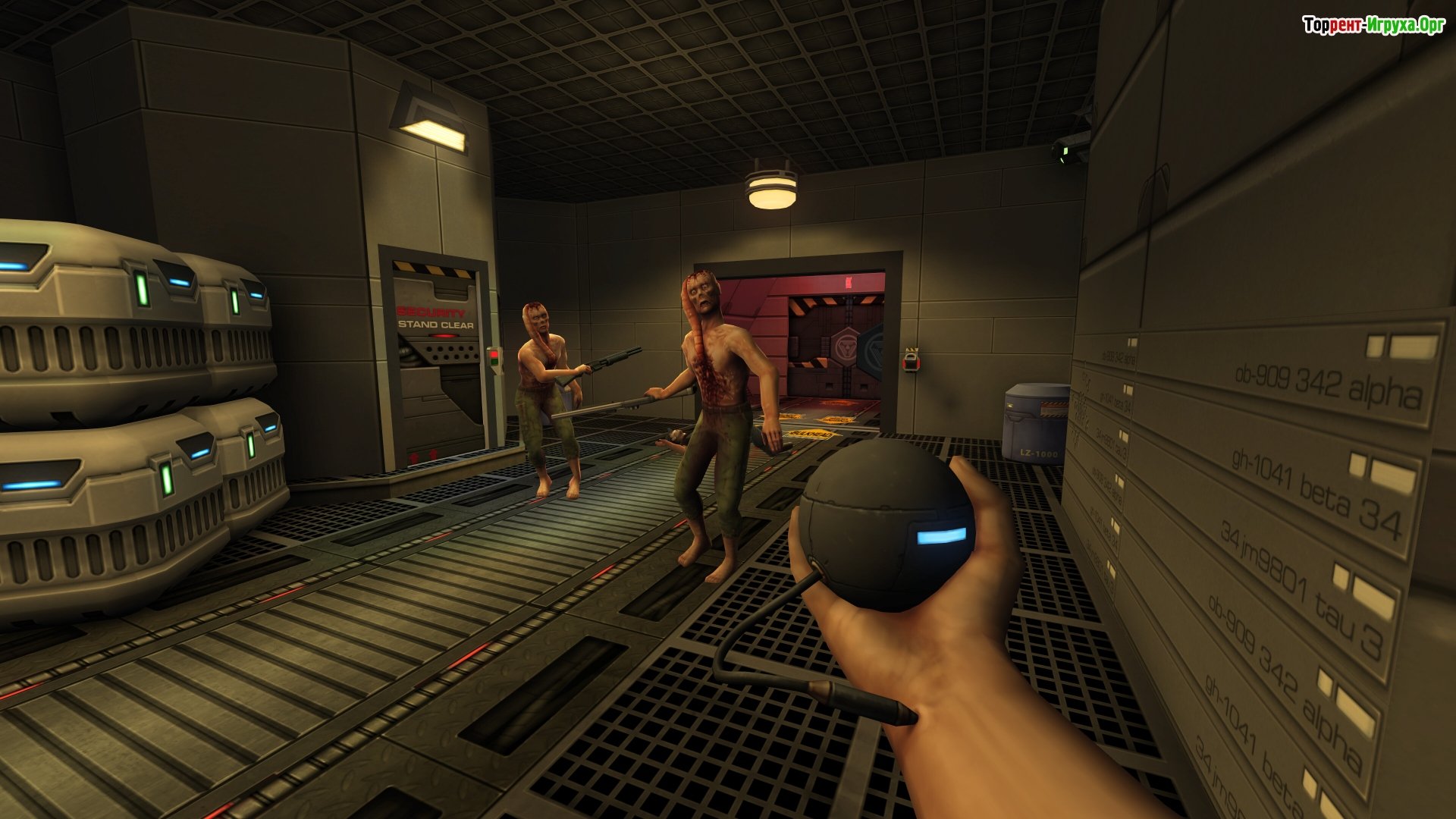Click the Торрент-Игруха.Орг watermark logo

[x=1373, y=26]
